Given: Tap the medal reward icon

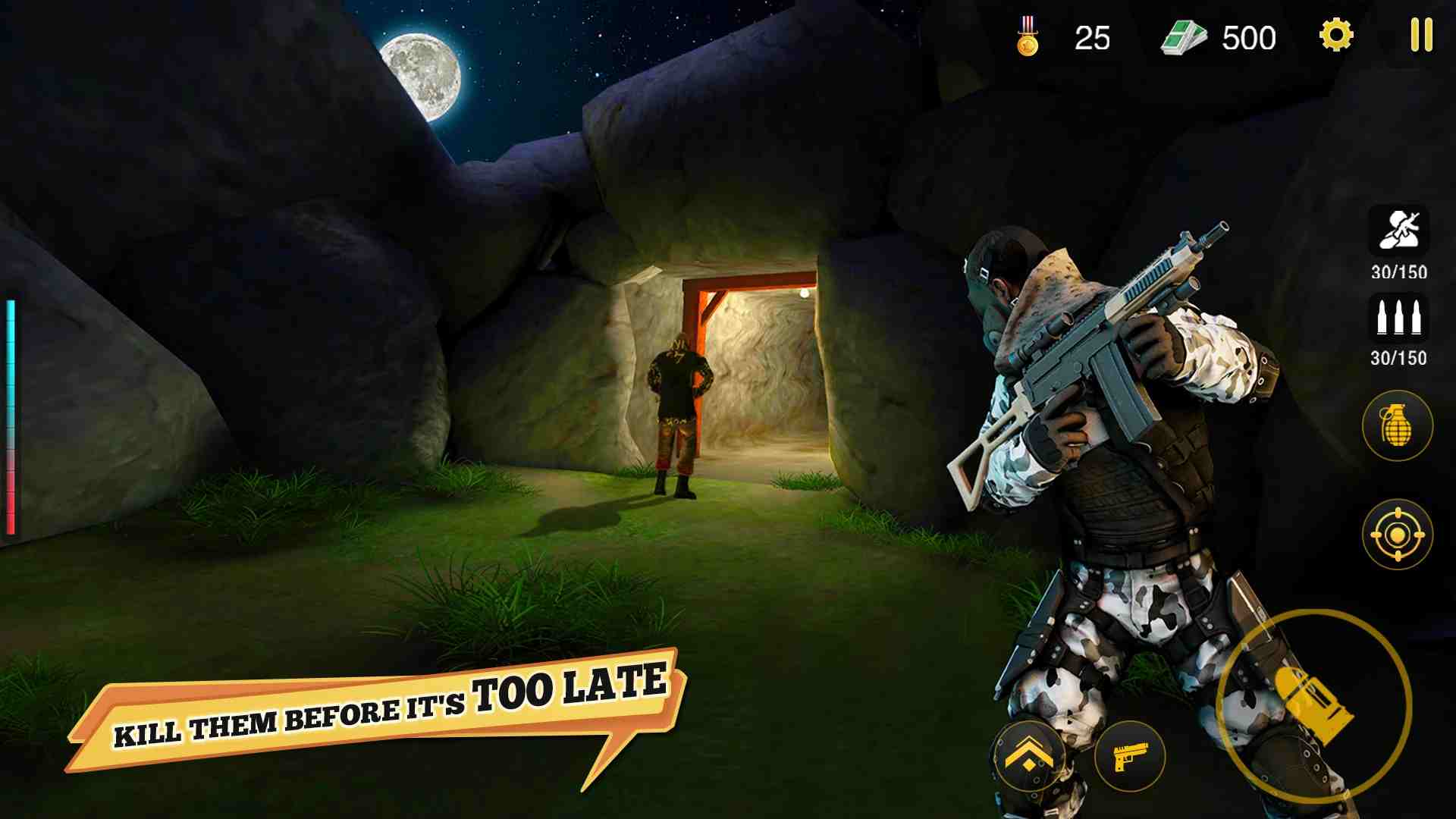Looking at the screenshot, I should [x=1029, y=34].
